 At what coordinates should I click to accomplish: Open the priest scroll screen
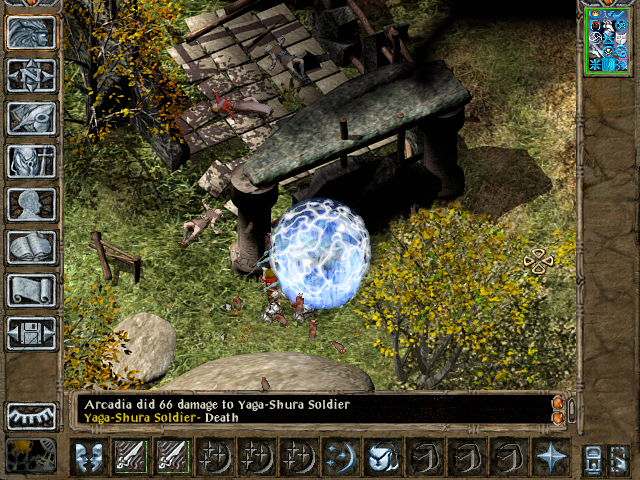(31, 290)
